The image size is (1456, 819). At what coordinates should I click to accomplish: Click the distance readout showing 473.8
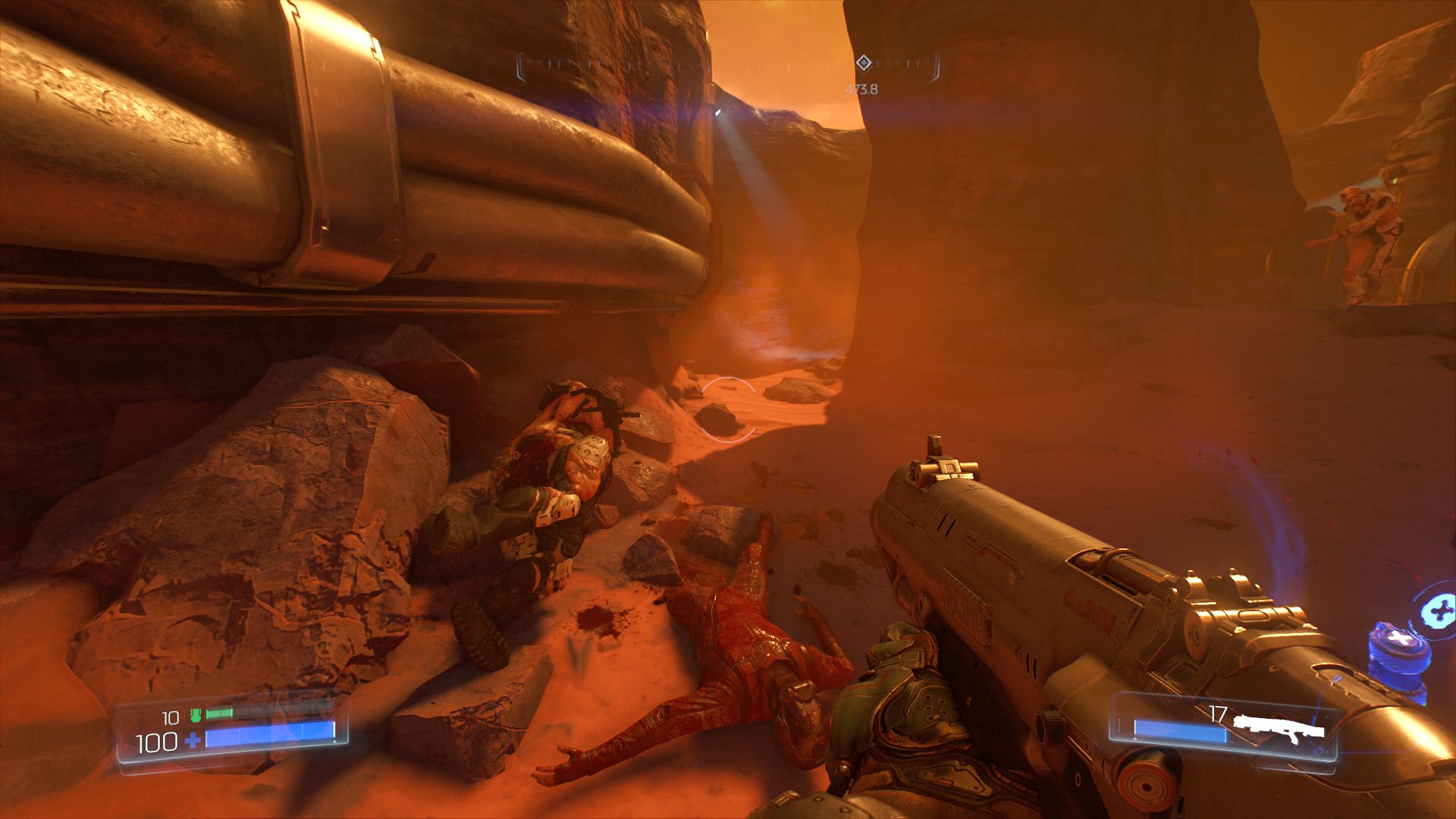point(861,89)
